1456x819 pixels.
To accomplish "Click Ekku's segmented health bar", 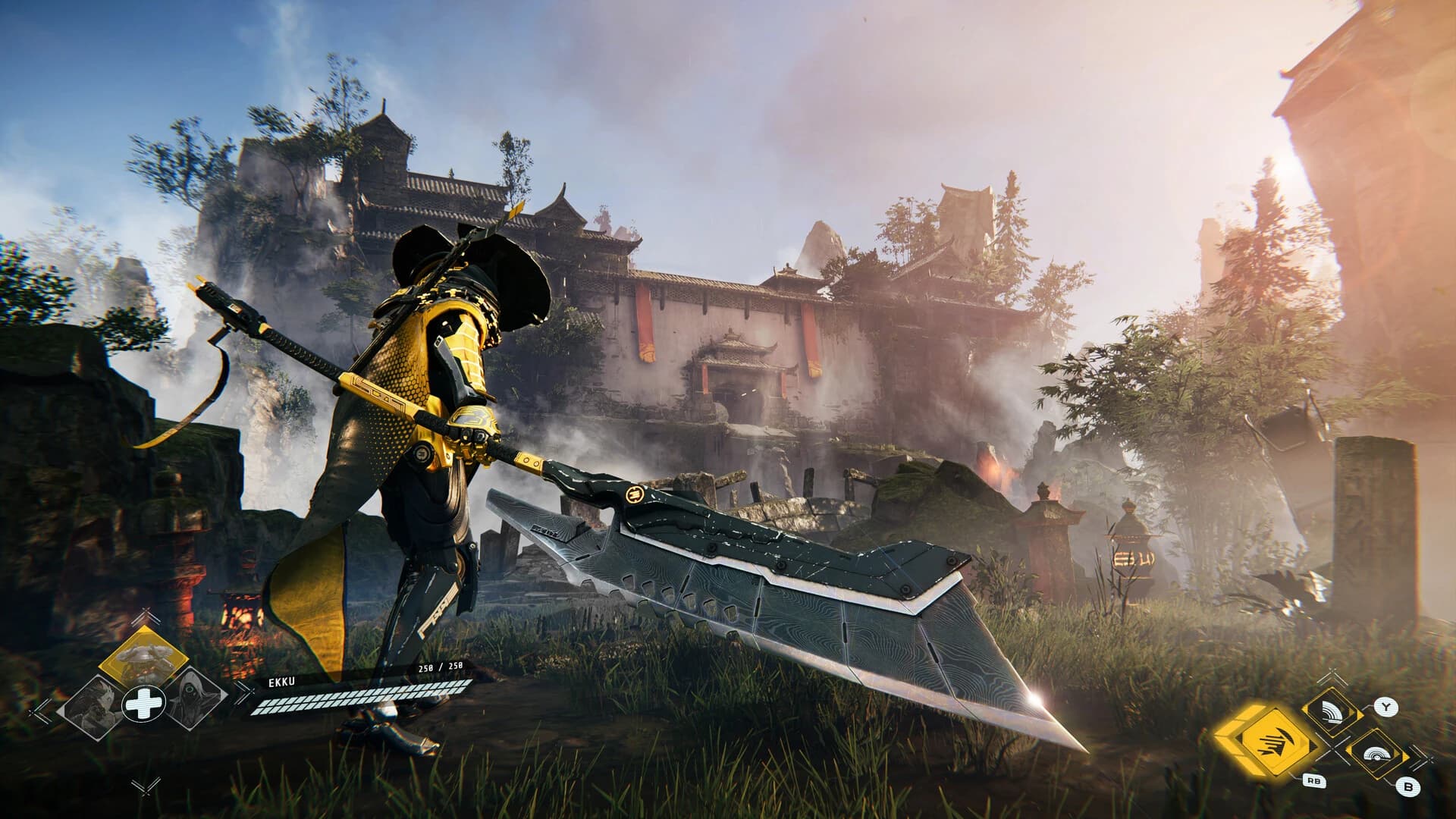I will (x=360, y=698).
